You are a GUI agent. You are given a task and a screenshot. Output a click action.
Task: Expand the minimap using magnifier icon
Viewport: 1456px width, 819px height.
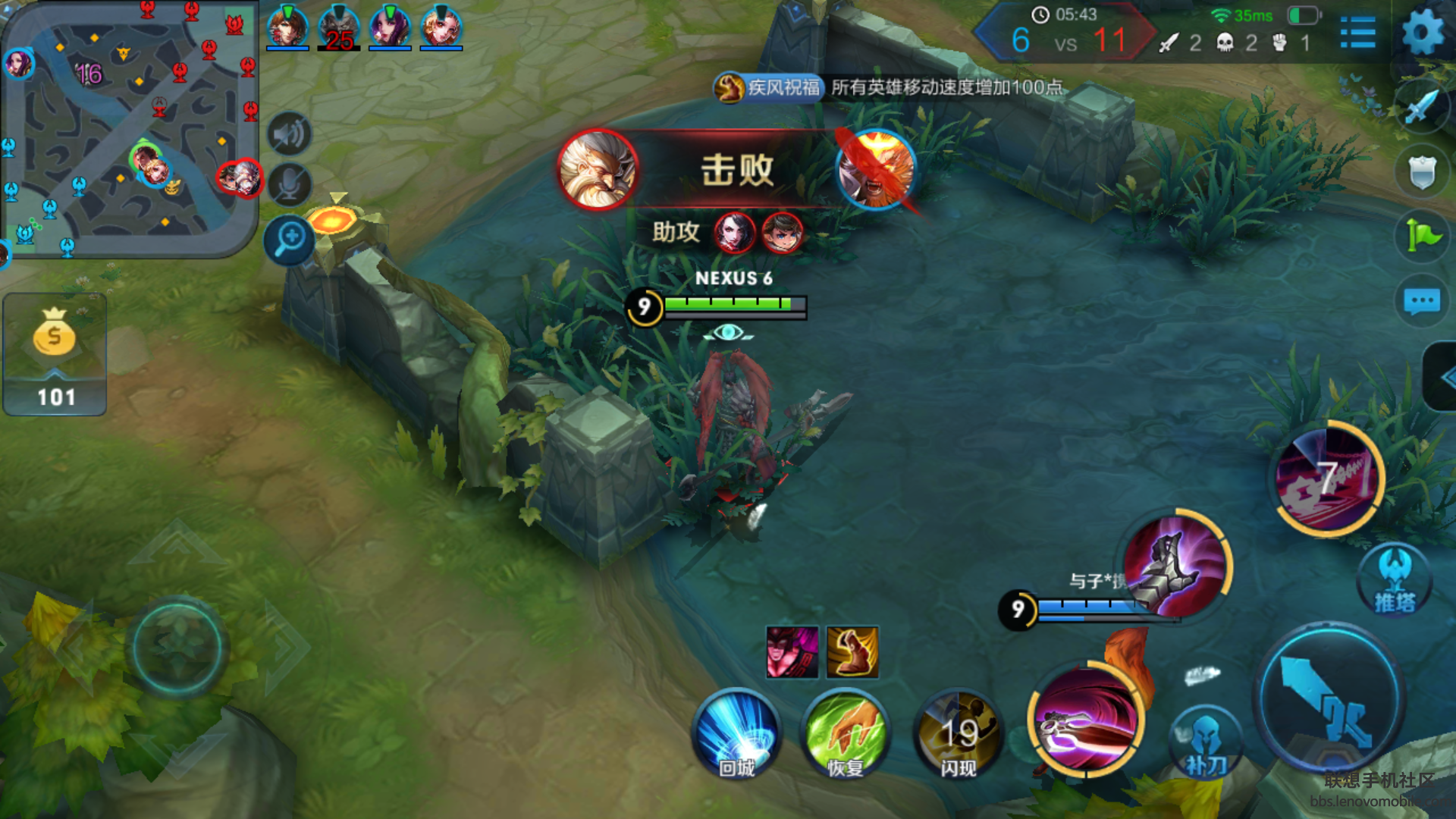[287, 240]
